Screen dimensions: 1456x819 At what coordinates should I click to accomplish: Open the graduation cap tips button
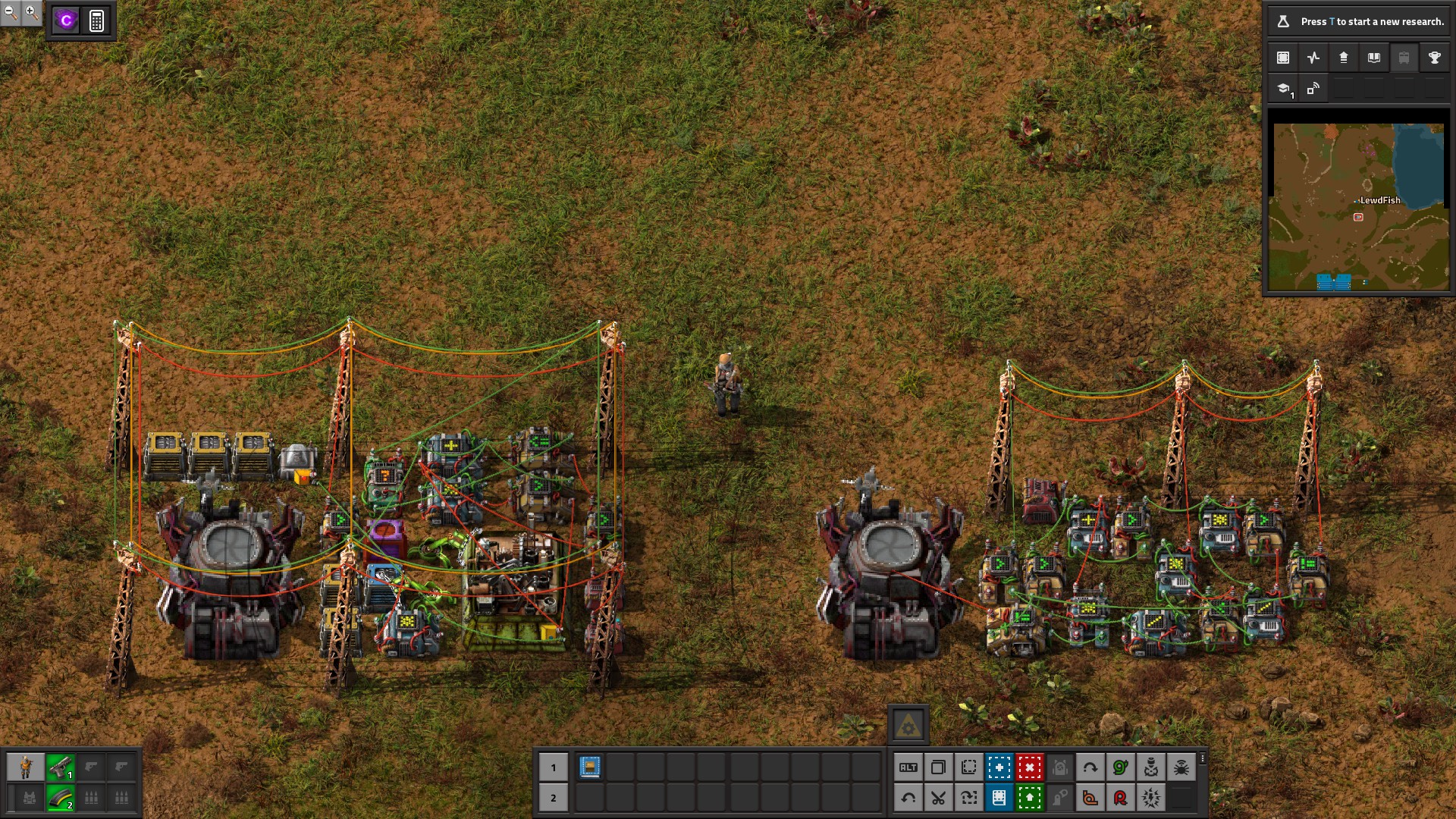1283,89
